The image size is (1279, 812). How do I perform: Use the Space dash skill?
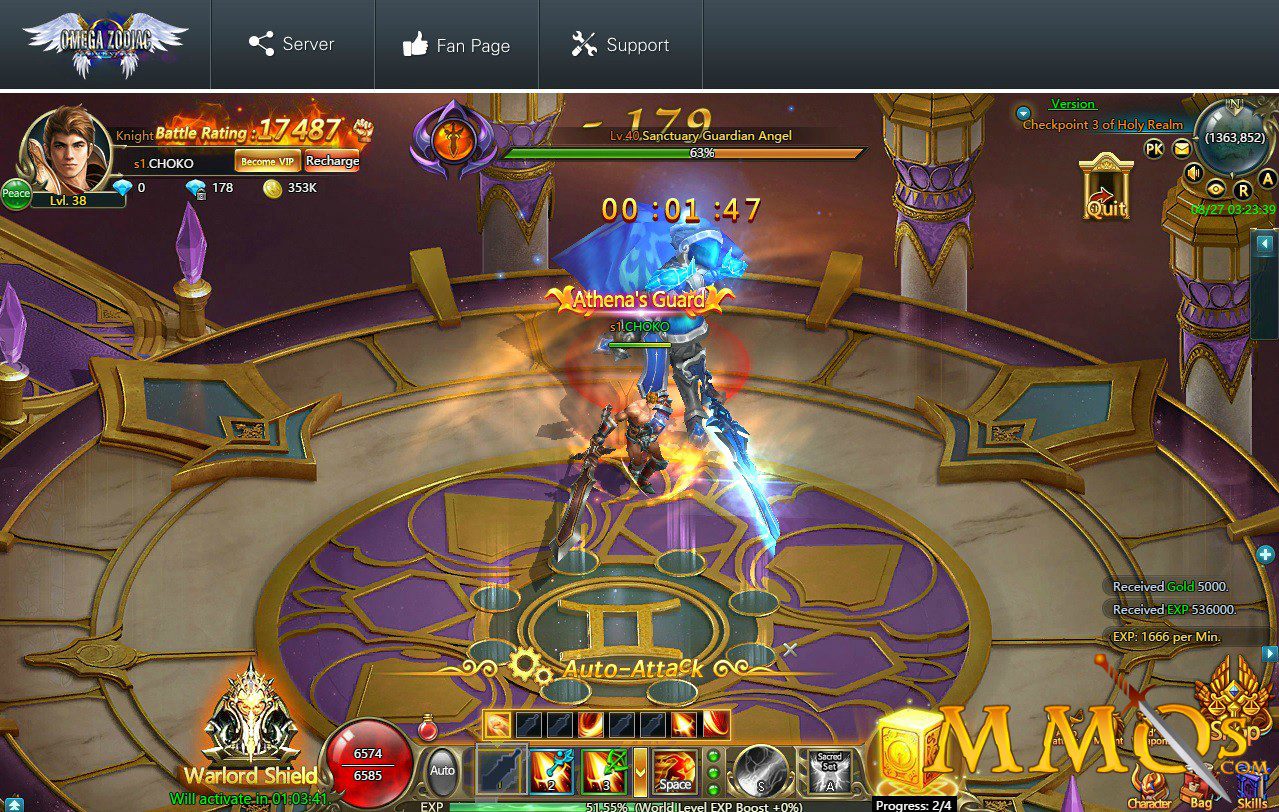675,771
